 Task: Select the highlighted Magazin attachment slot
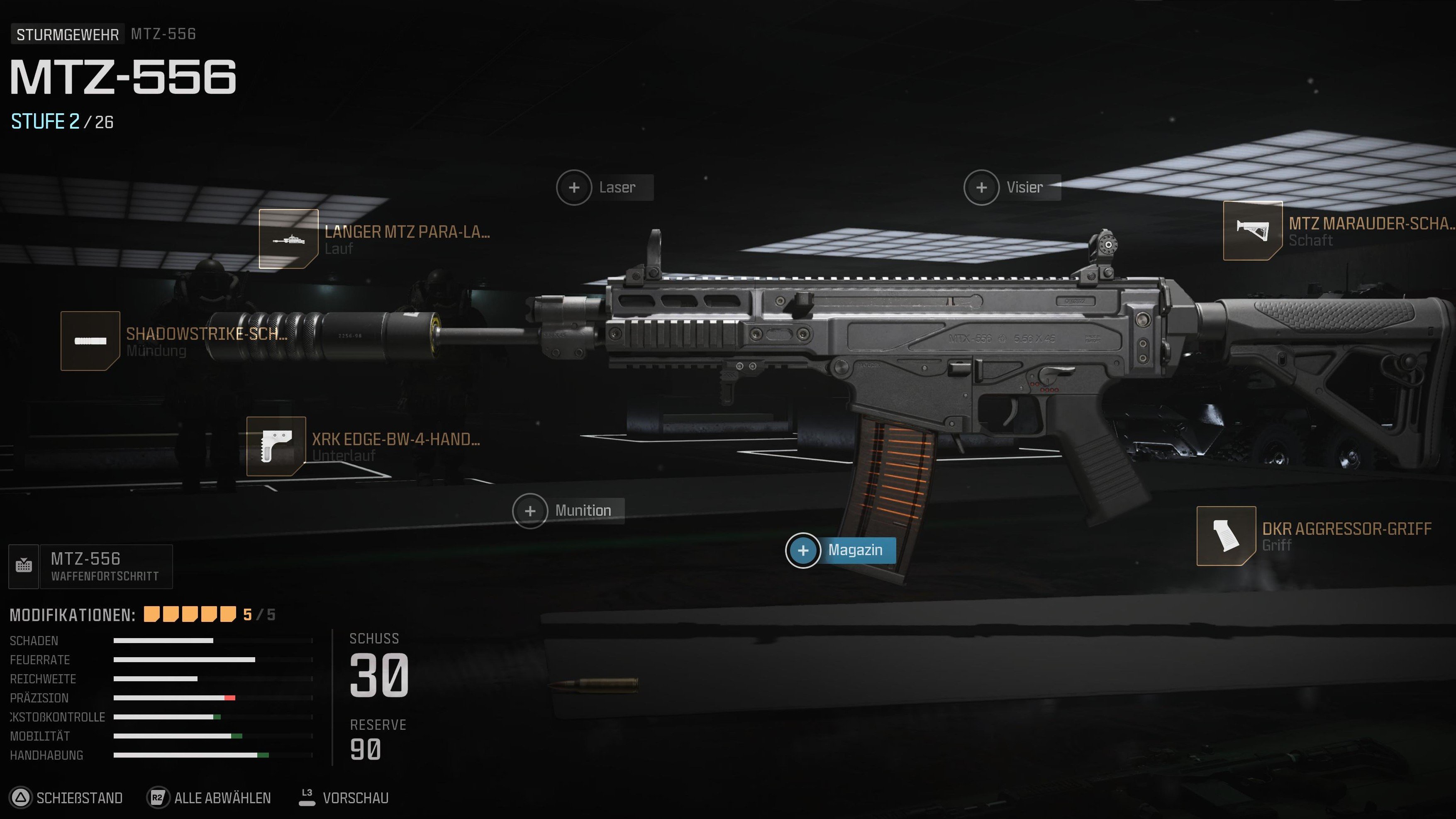pyautogui.click(x=804, y=550)
